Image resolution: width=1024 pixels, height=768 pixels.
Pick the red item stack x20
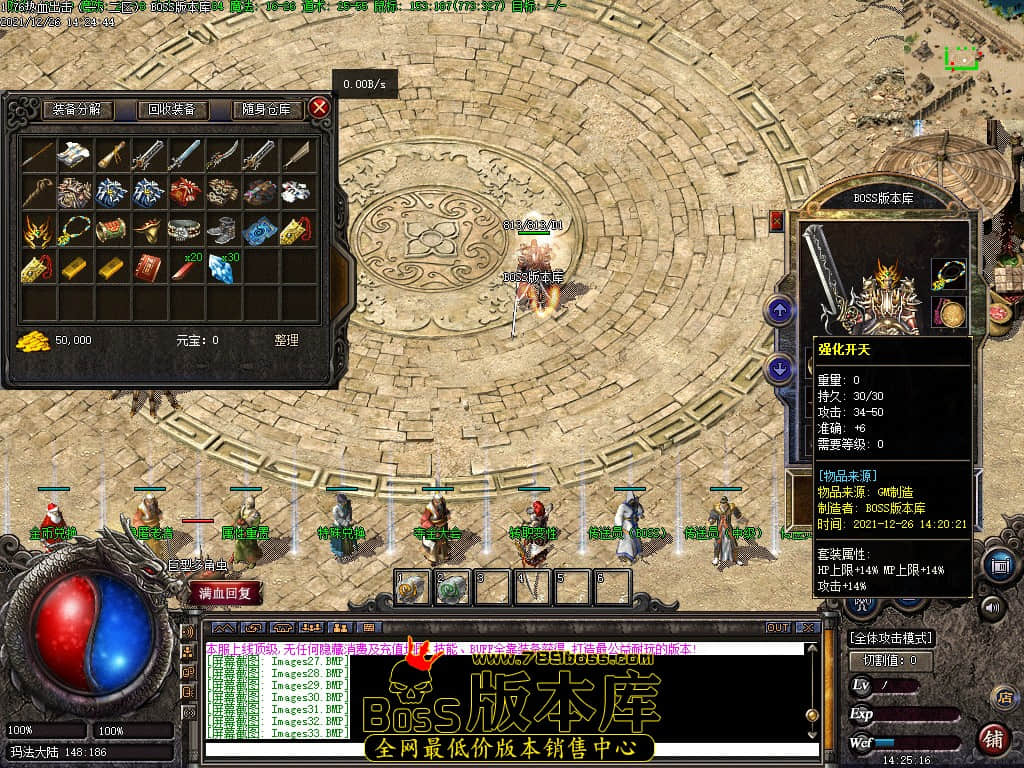(185, 267)
